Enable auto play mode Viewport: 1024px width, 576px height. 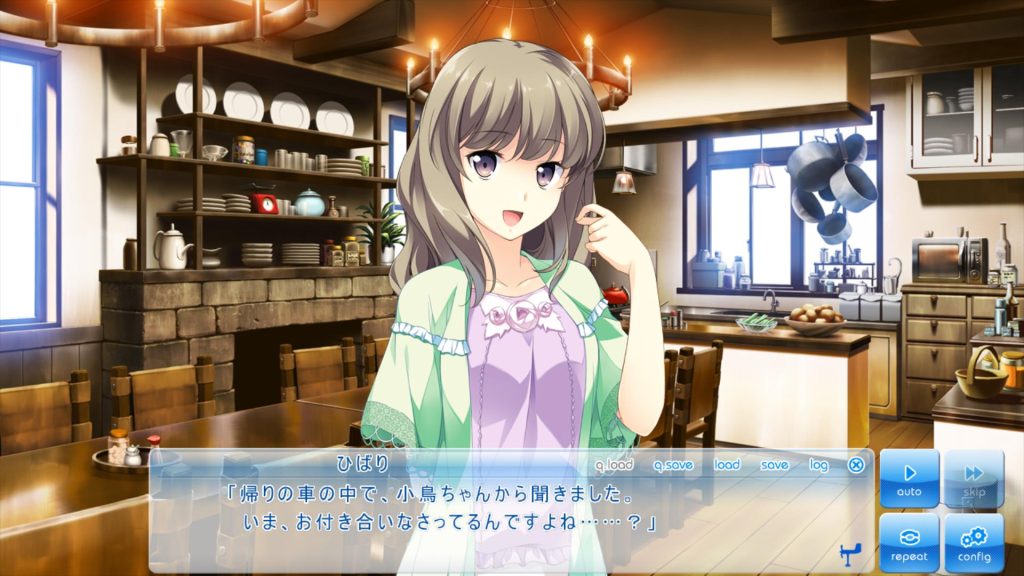click(x=909, y=478)
